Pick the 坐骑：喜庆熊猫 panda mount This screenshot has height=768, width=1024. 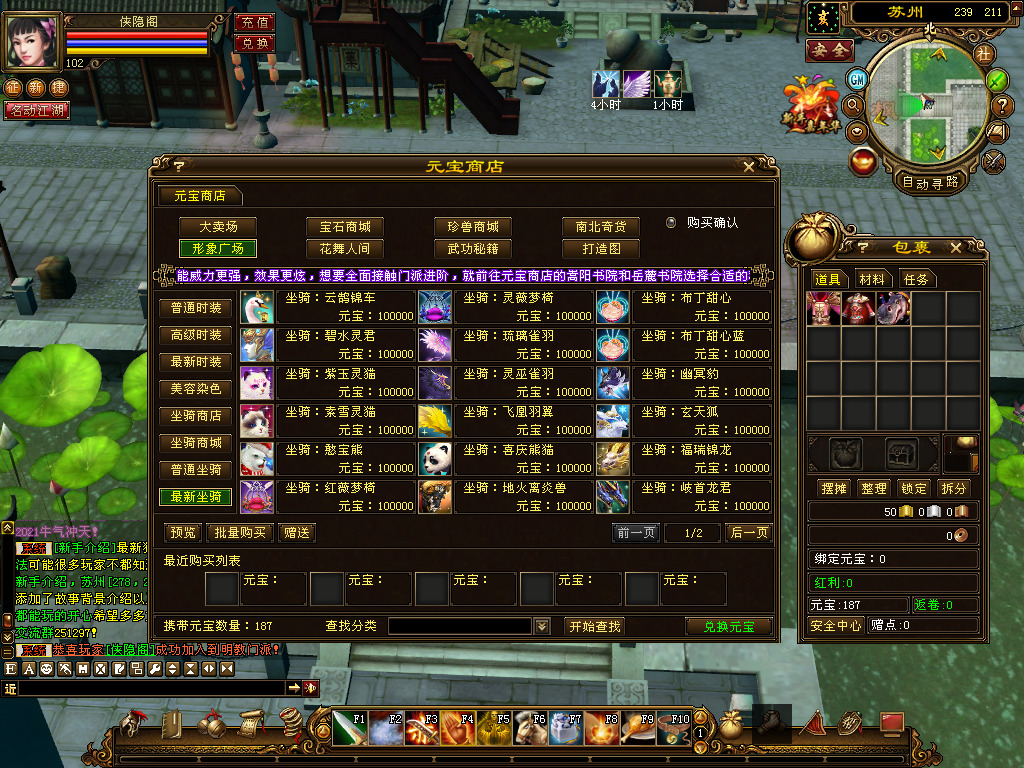click(x=507, y=458)
